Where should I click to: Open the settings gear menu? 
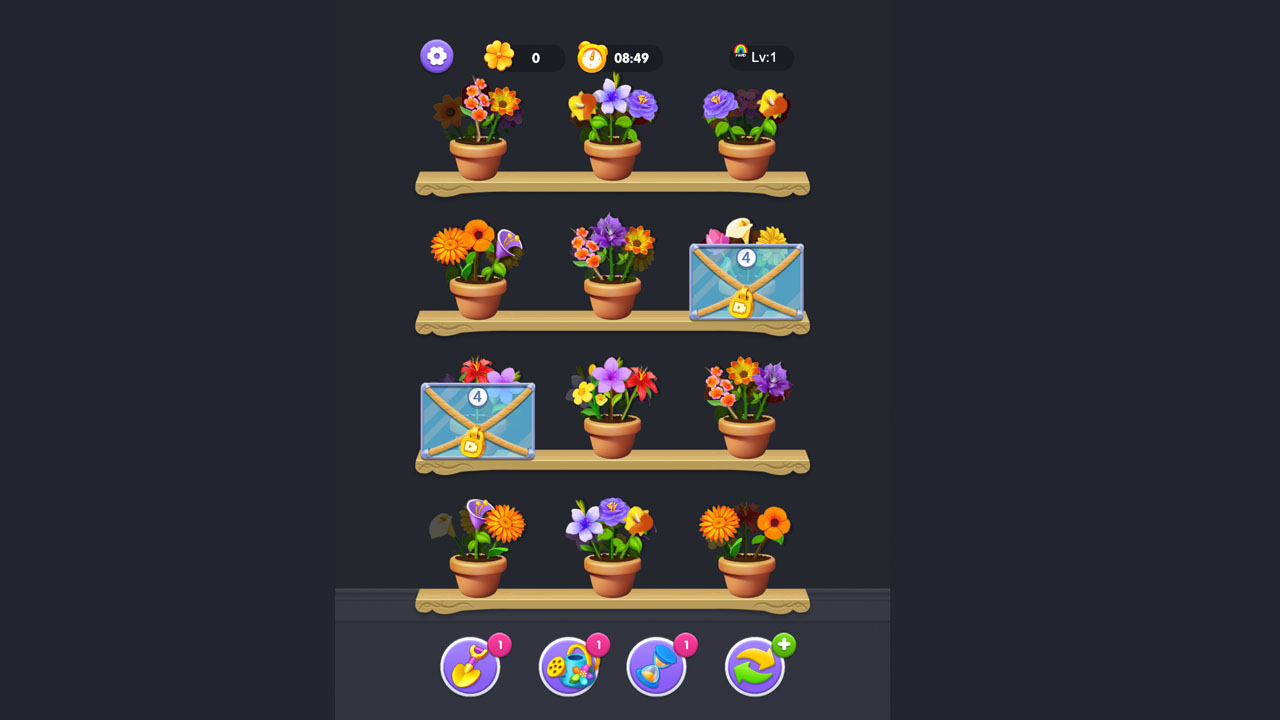click(436, 56)
